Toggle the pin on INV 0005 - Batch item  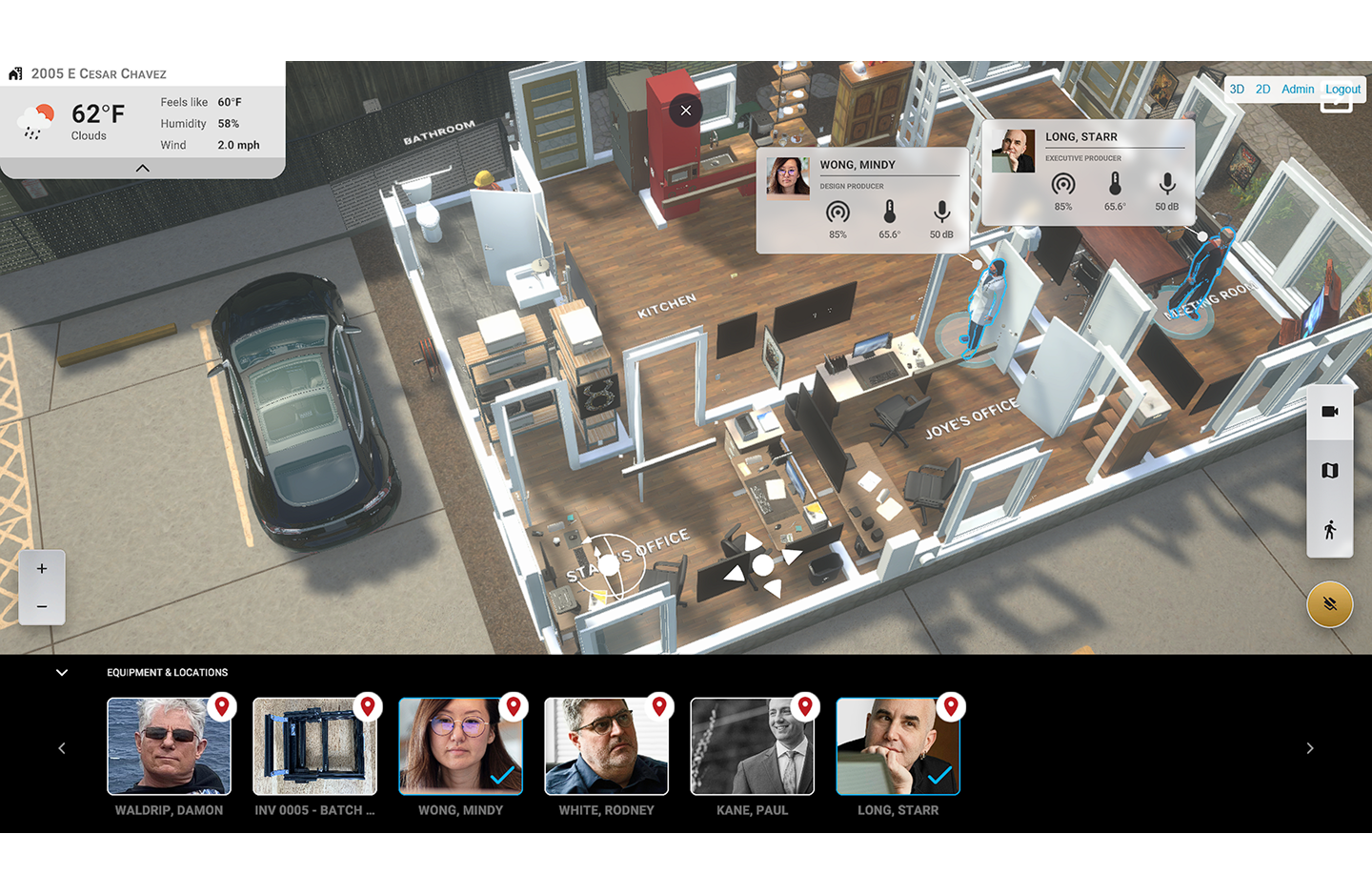[369, 706]
